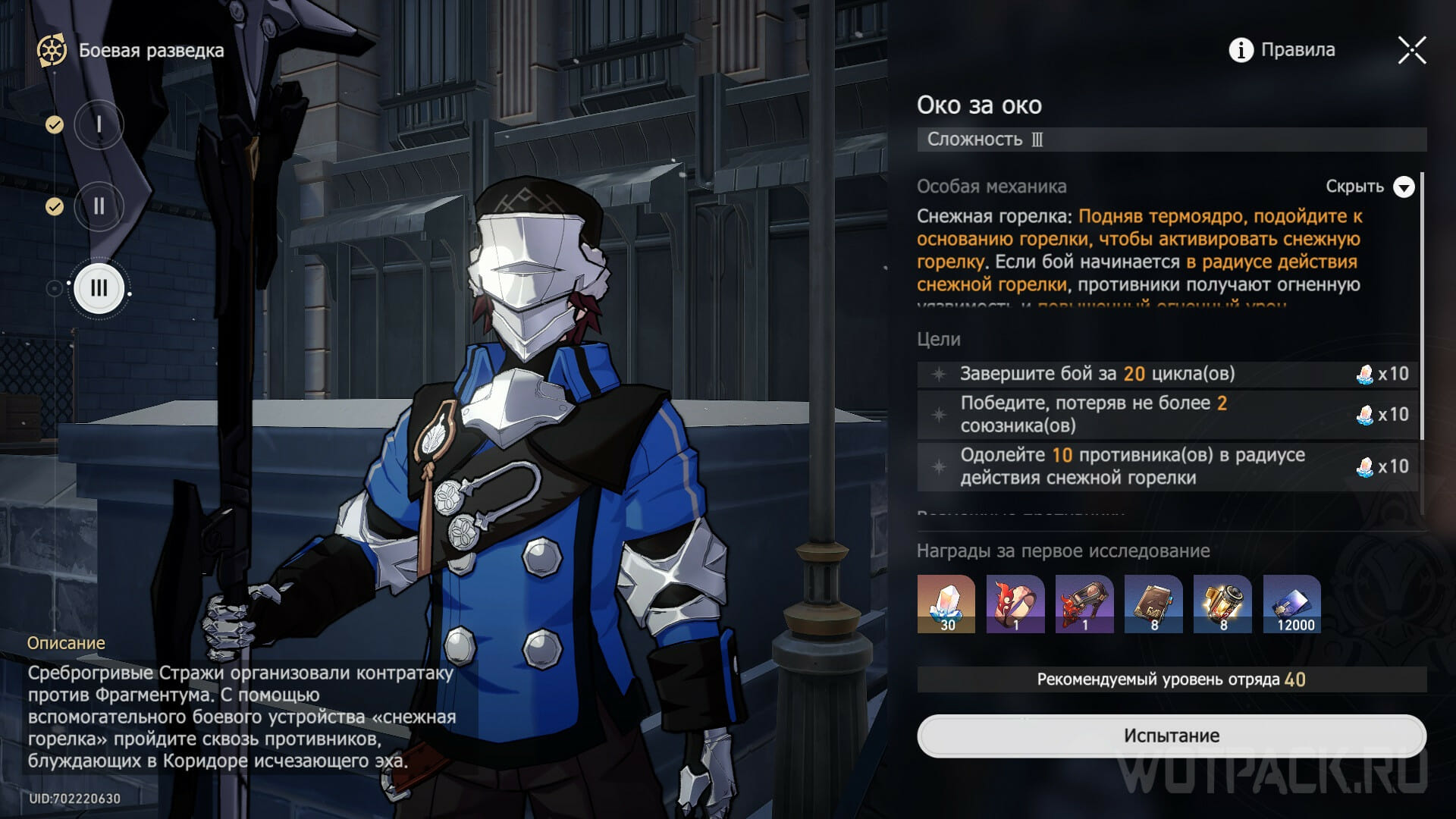This screenshot has width=1456, height=819.
Task: Open the Правила rules info
Action: (x=1282, y=50)
